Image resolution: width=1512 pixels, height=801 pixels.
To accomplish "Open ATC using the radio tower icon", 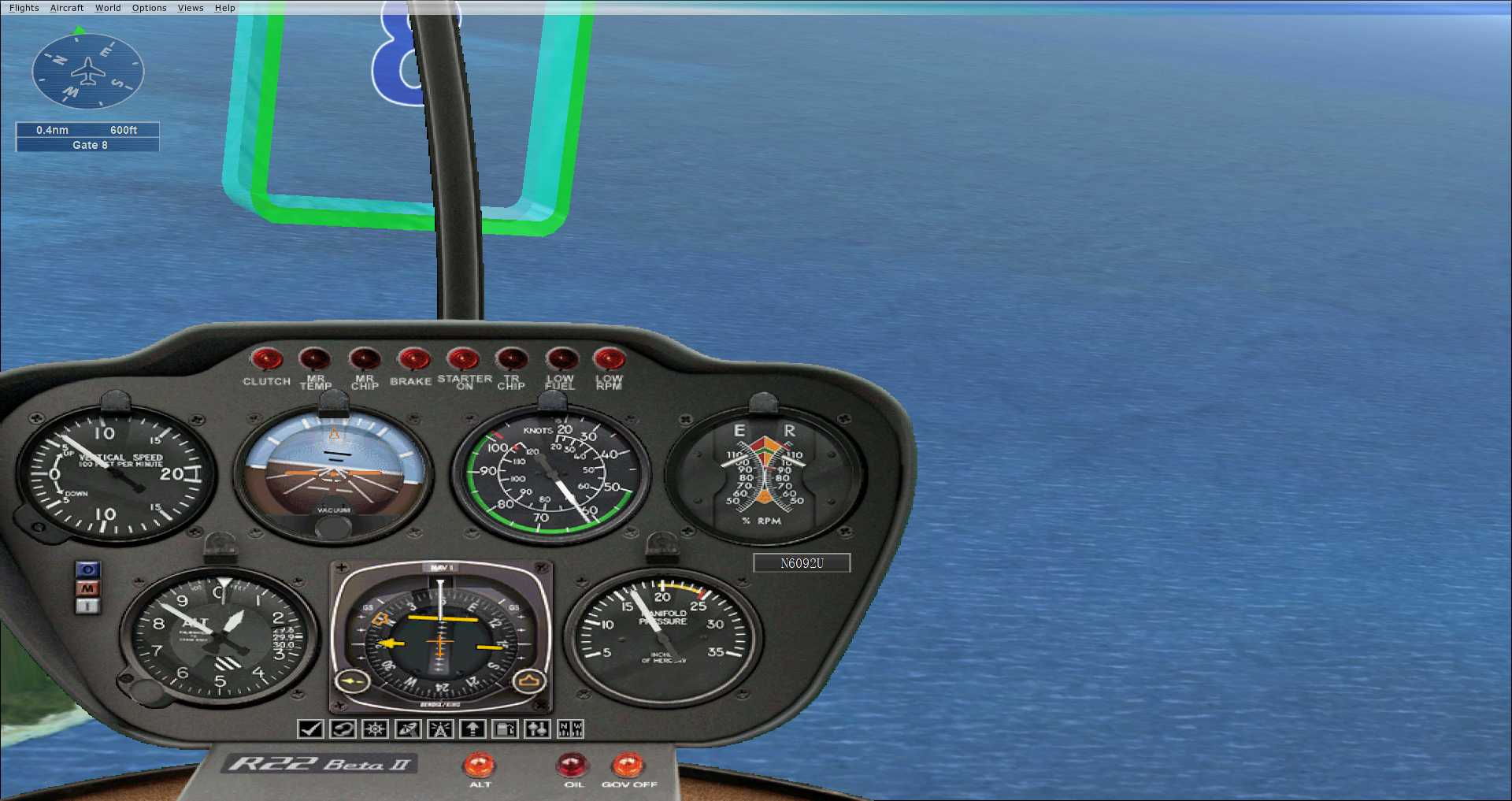I will click(439, 729).
